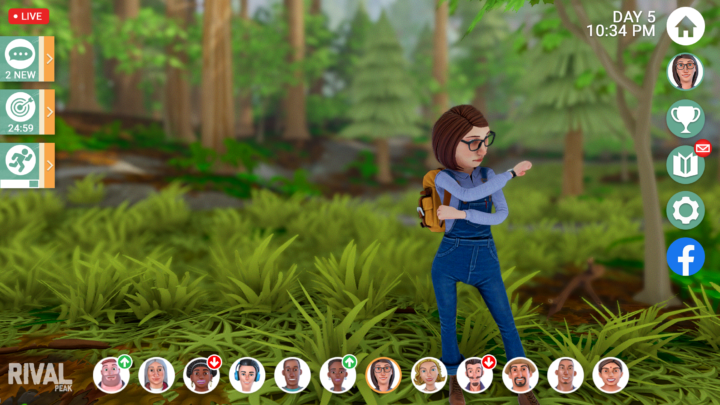Open the map with the new mail badge
Screen dimensions: 720x405
click(x=685, y=164)
